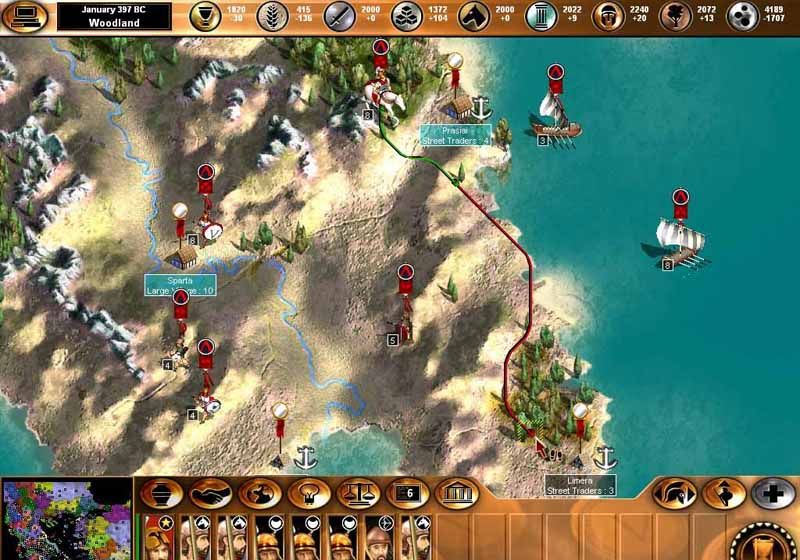Click the up-down arrows button
Screen dimensions: 800x560
click(x=724, y=493)
